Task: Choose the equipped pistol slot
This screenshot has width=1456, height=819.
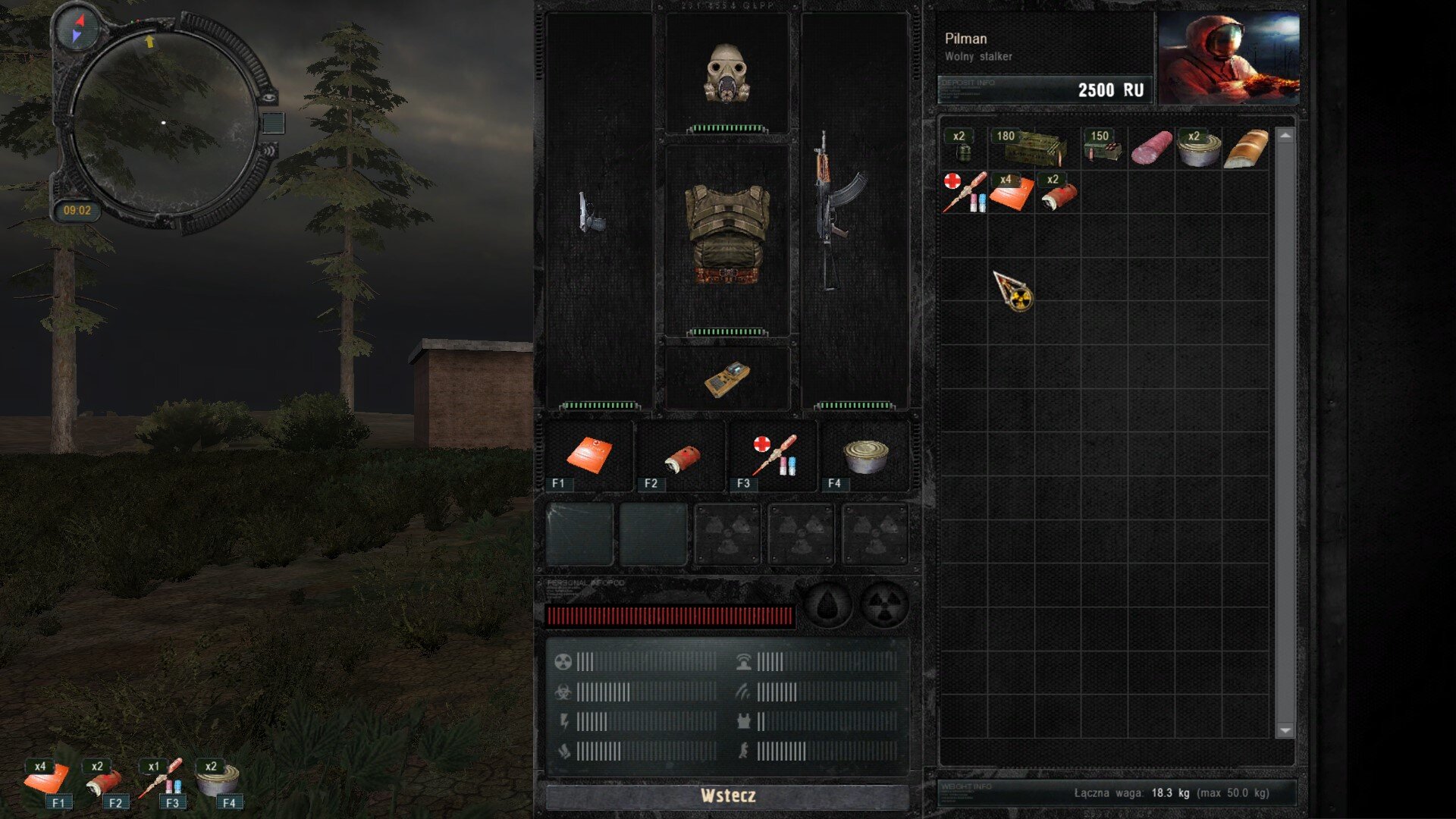Action: click(x=591, y=212)
